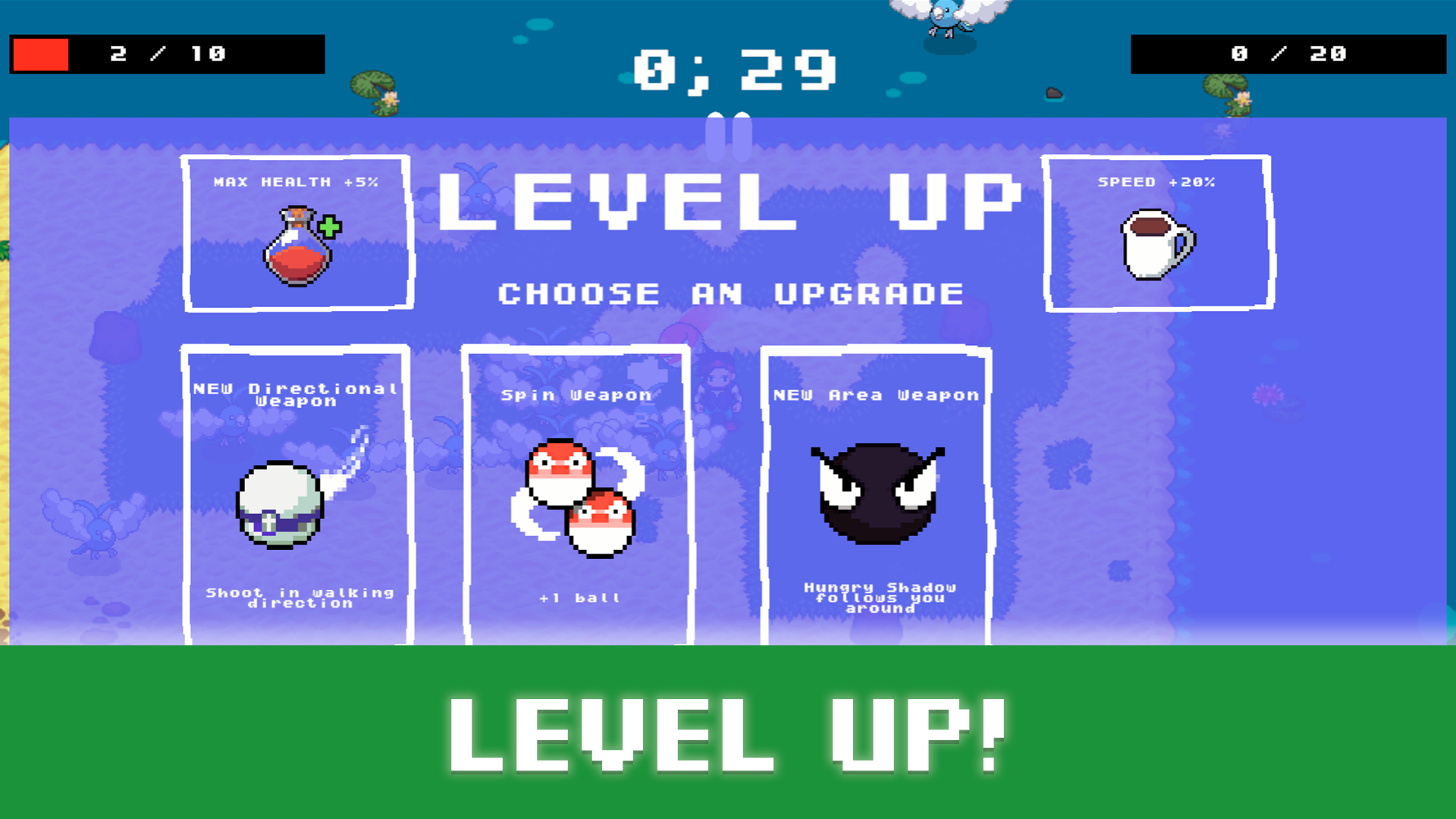Choose the Max Health +5% upgrade card
This screenshot has height=819, width=1456.
[x=297, y=231]
